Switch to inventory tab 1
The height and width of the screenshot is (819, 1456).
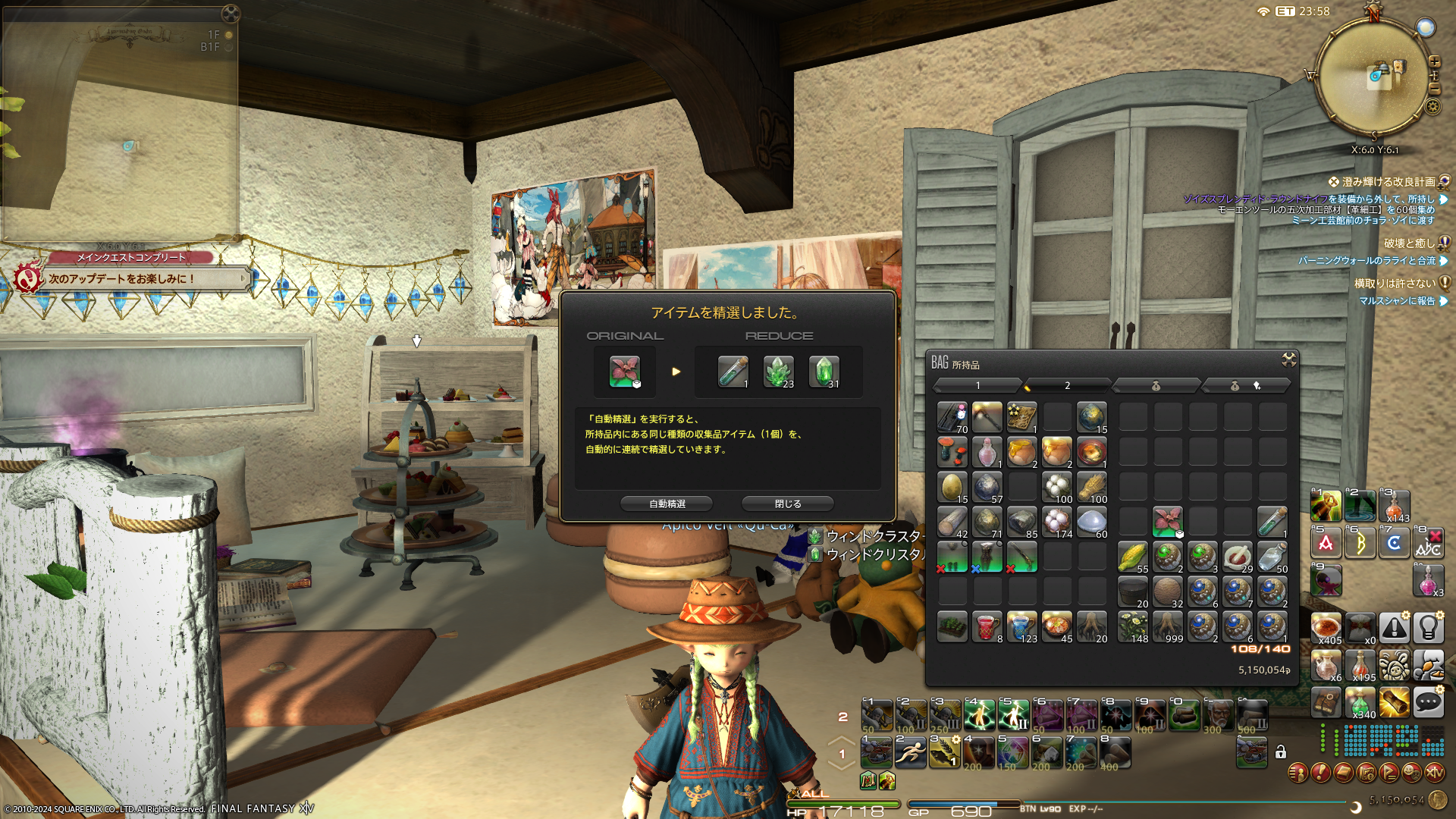(x=977, y=386)
